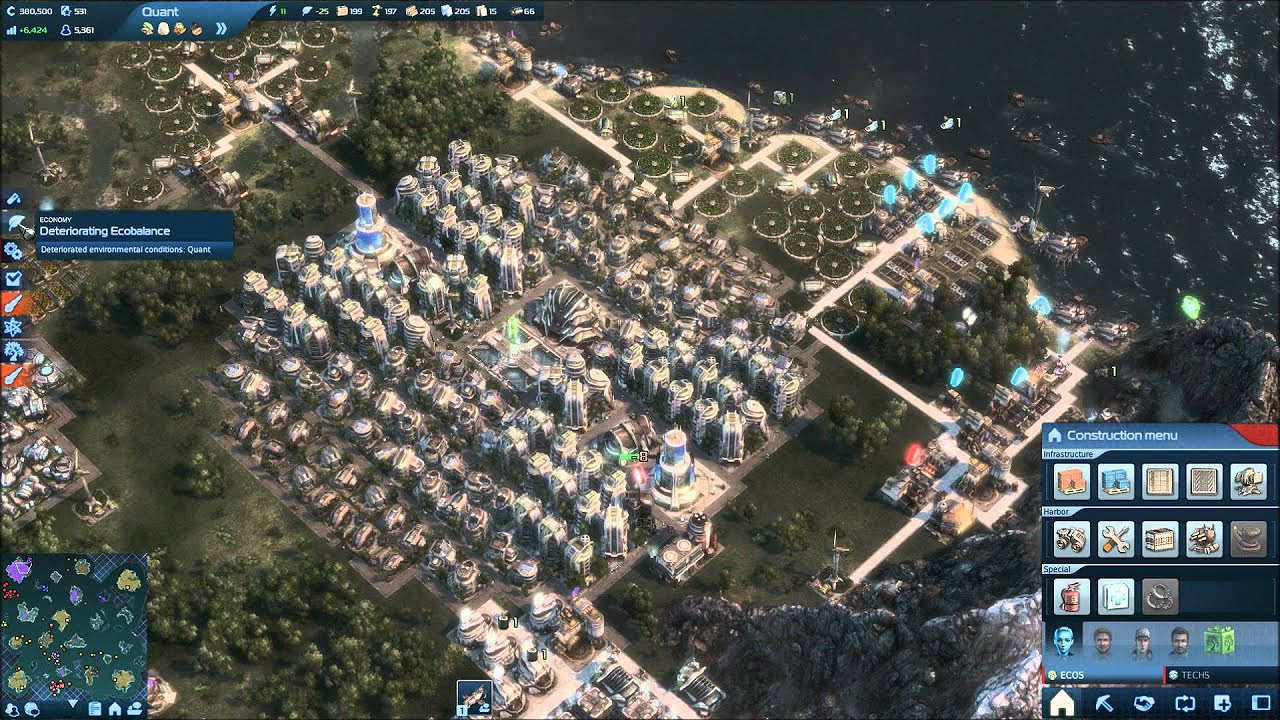Click the gear settings icon in left sidebar
Screen dimensions: 1280x720
tap(12, 250)
